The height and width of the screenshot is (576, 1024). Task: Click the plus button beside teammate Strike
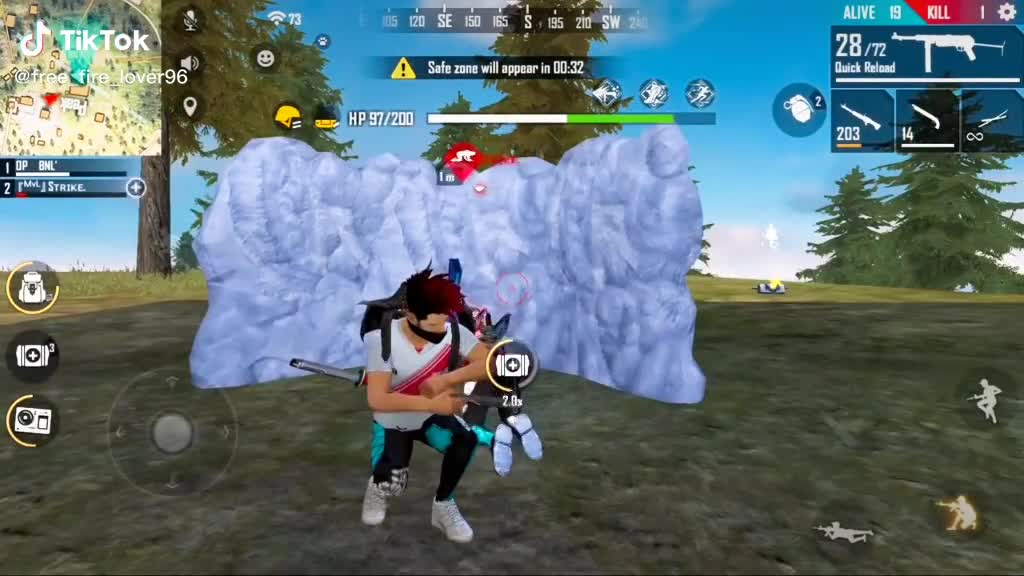pos(136,187)
